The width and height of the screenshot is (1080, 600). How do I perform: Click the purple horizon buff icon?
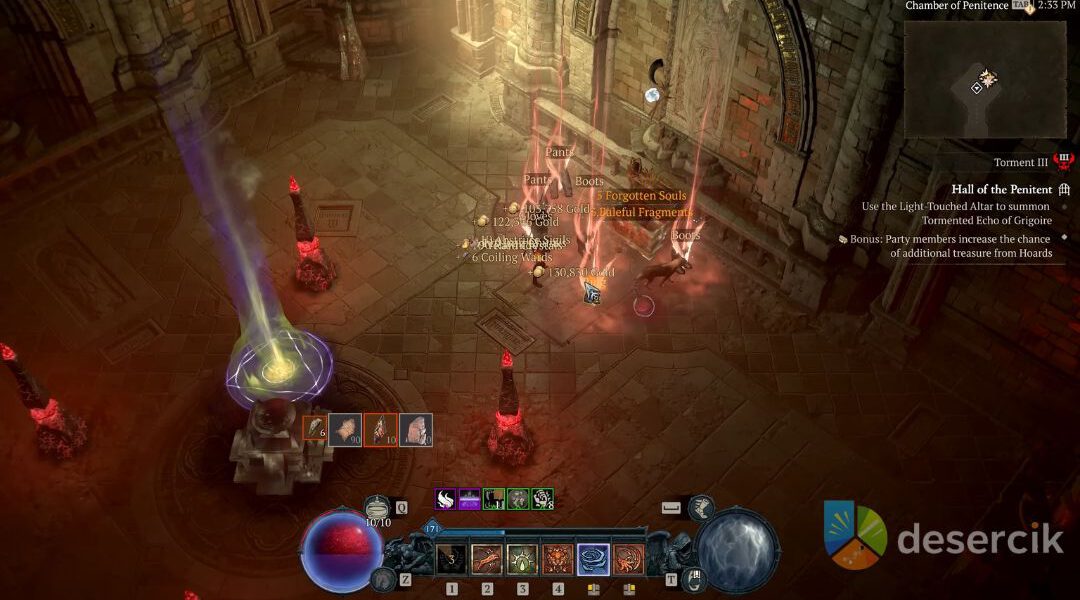(x=469, y=499)
